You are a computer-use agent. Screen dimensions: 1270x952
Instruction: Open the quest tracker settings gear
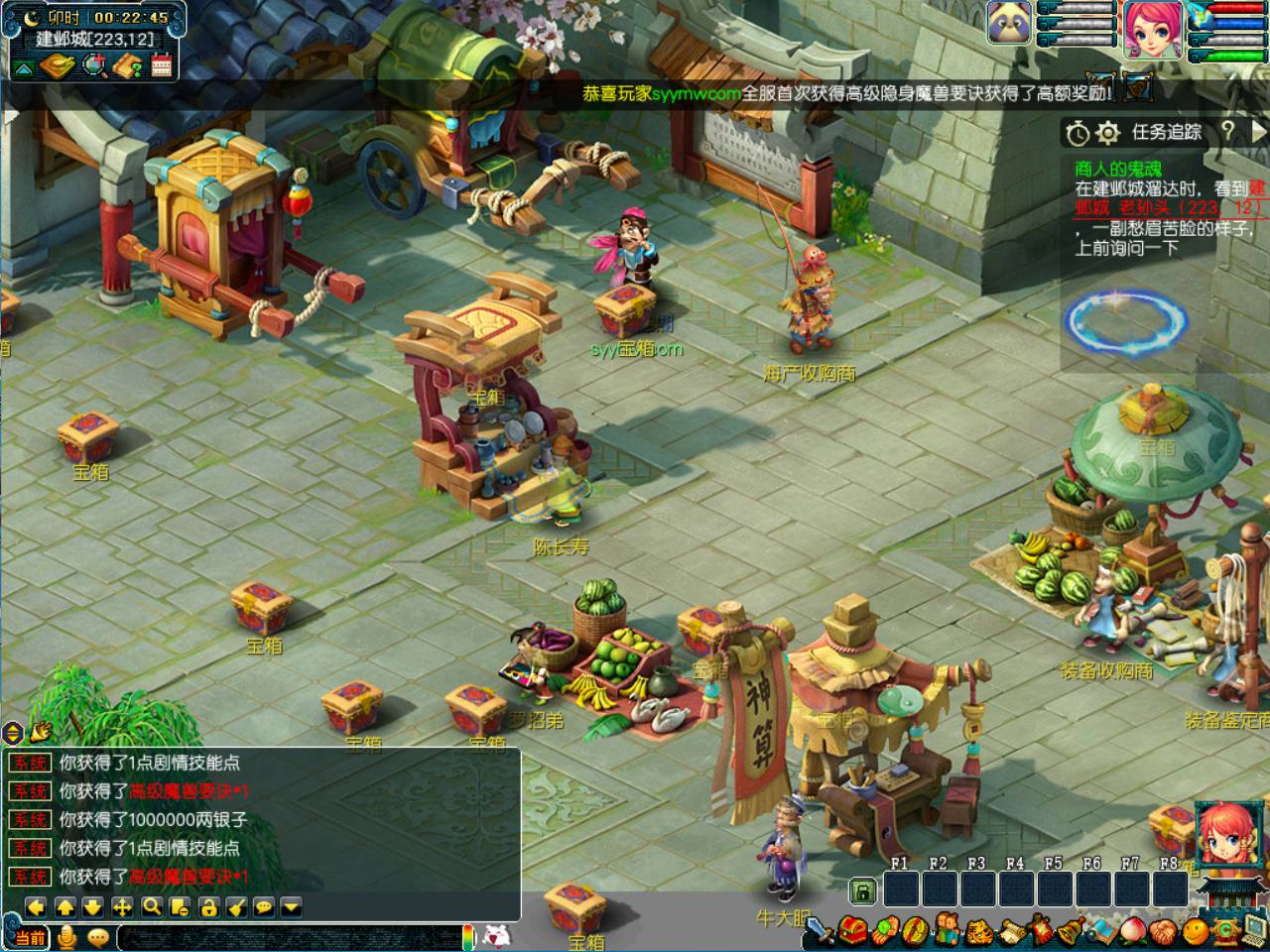pyautogui.click(x=1108, y=132)
